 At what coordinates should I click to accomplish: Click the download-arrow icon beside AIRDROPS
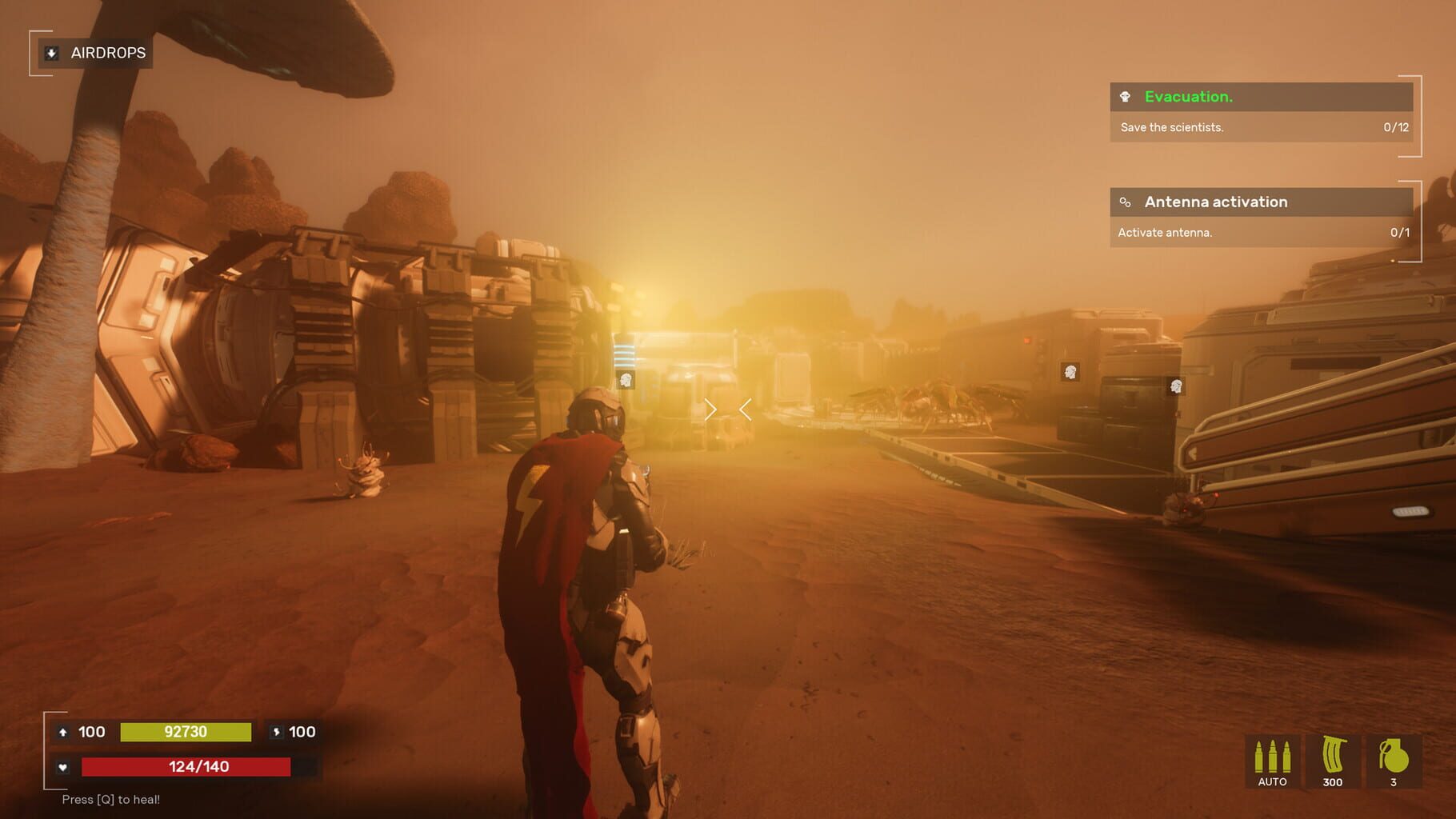[50, 53]
